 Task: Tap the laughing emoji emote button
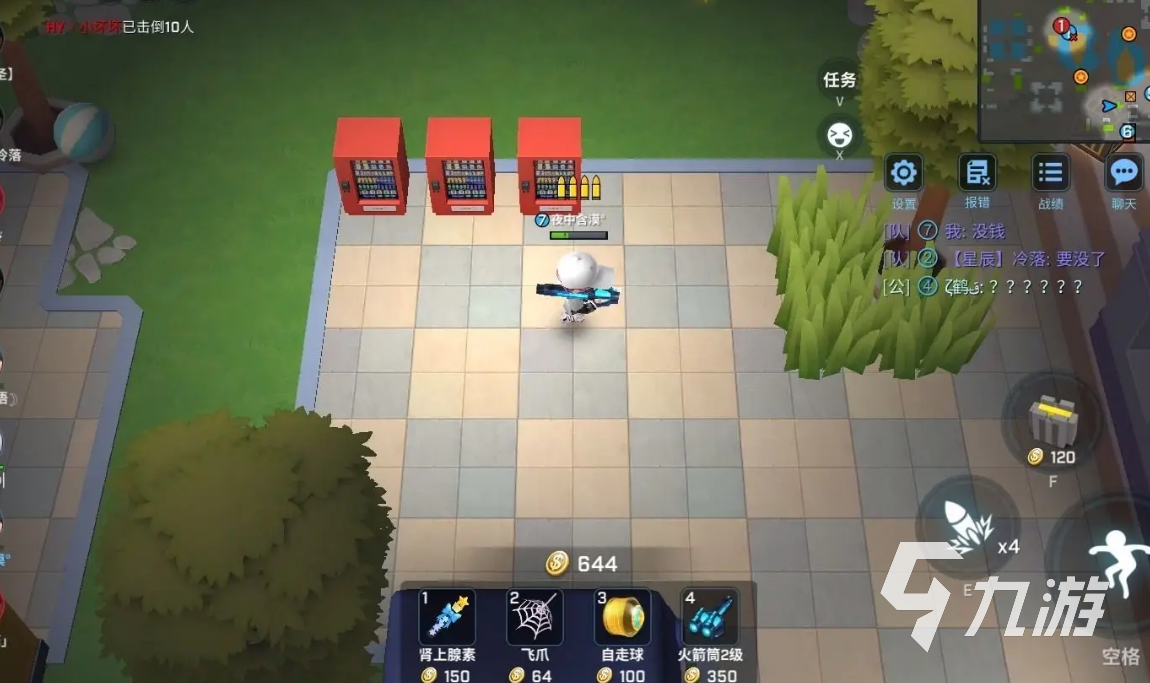(839, 133)
